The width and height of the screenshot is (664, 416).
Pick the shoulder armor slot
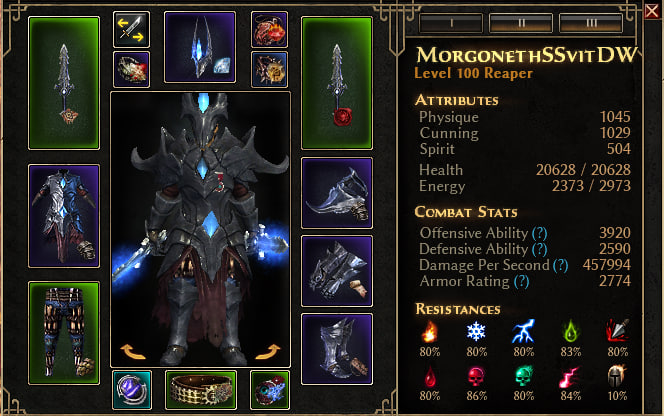(337, 192)
